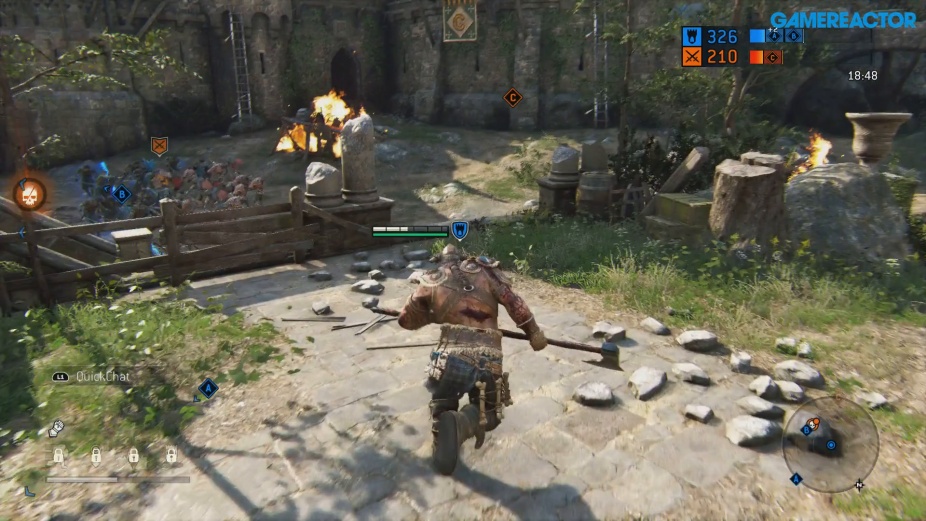Select the orange crossed-swords team emblem

[x=692, y=57]
